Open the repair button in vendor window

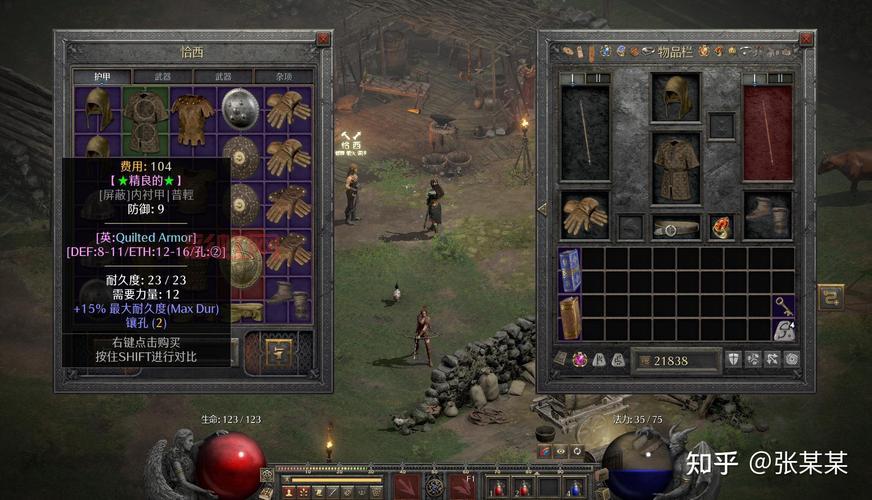276,350
